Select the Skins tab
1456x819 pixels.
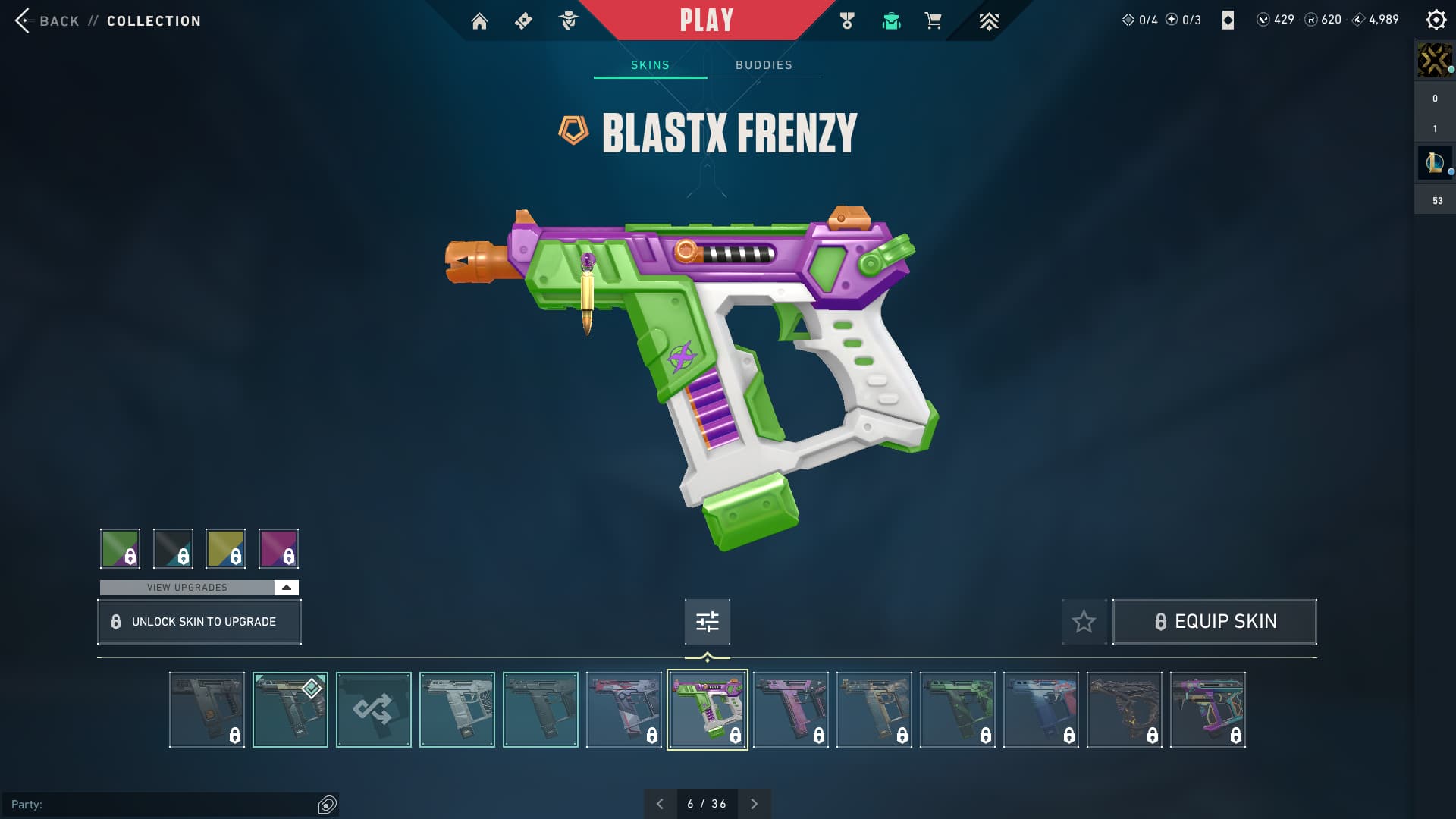(650, 65)
